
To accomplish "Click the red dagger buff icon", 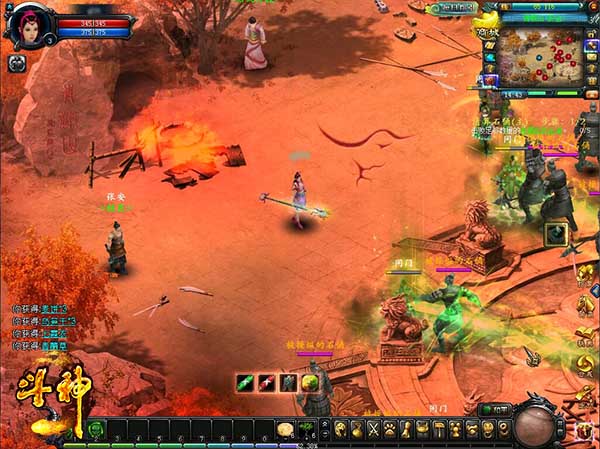I will click(x=266, y=382).
